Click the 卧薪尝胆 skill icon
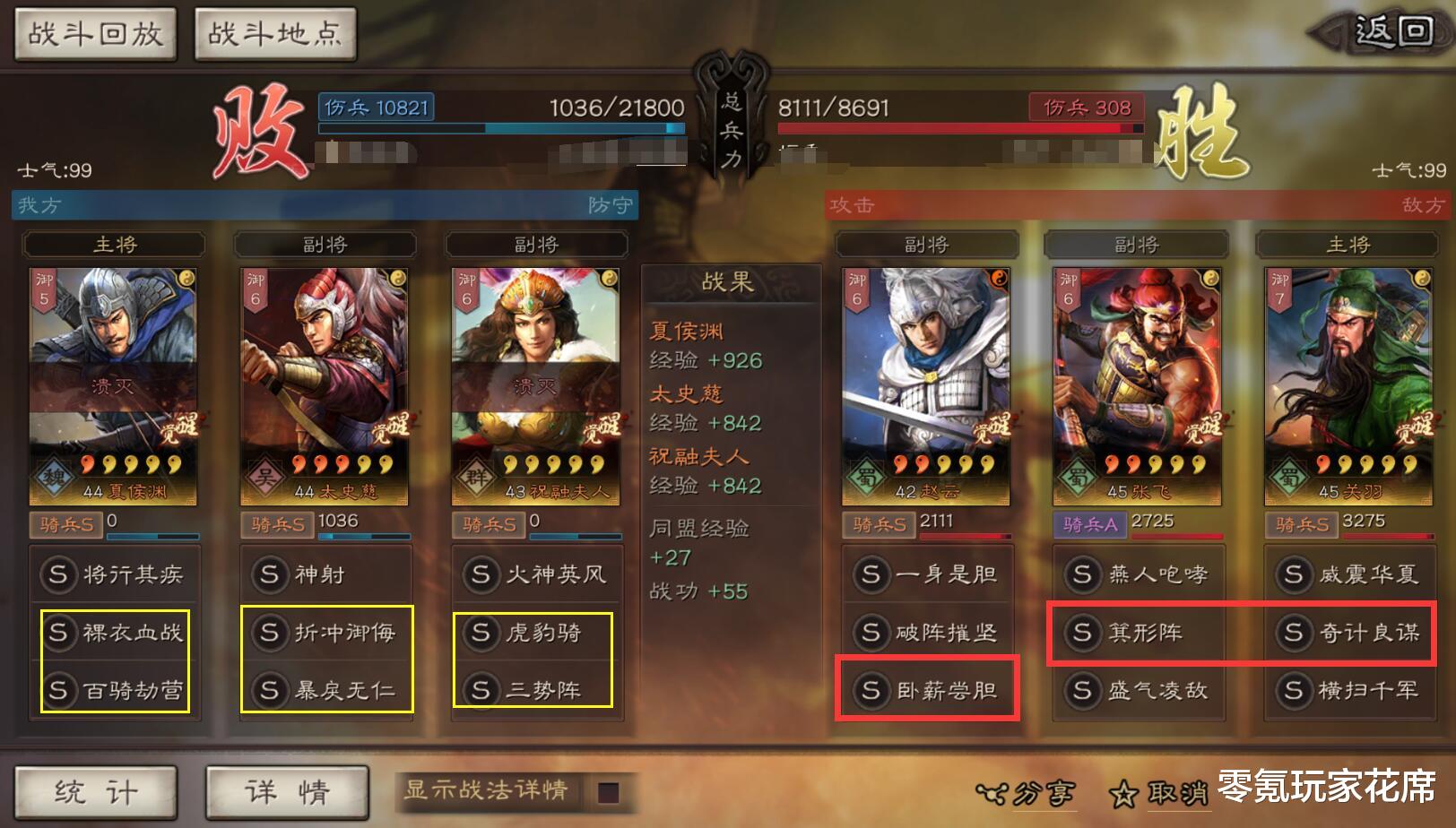 click(928, 691)
